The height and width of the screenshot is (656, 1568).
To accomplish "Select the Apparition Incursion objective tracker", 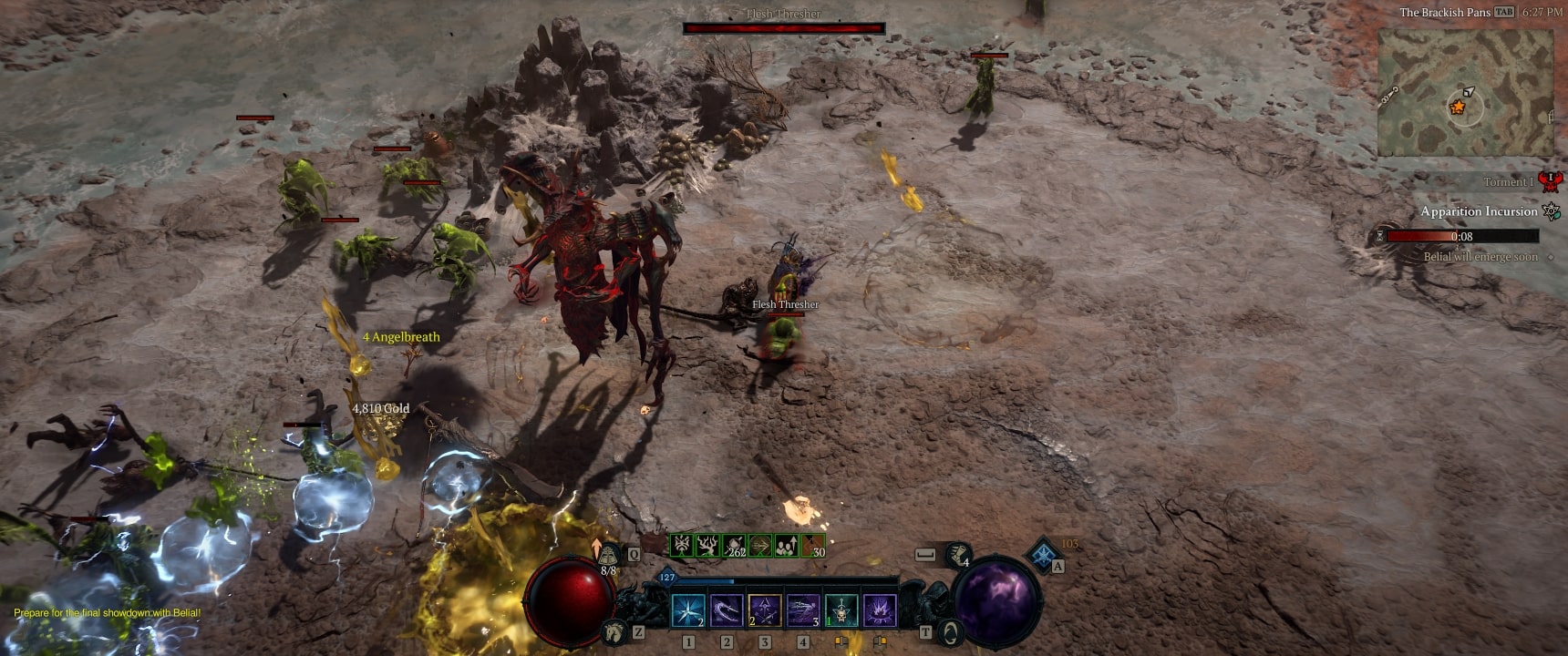I will pos(1479,211).
